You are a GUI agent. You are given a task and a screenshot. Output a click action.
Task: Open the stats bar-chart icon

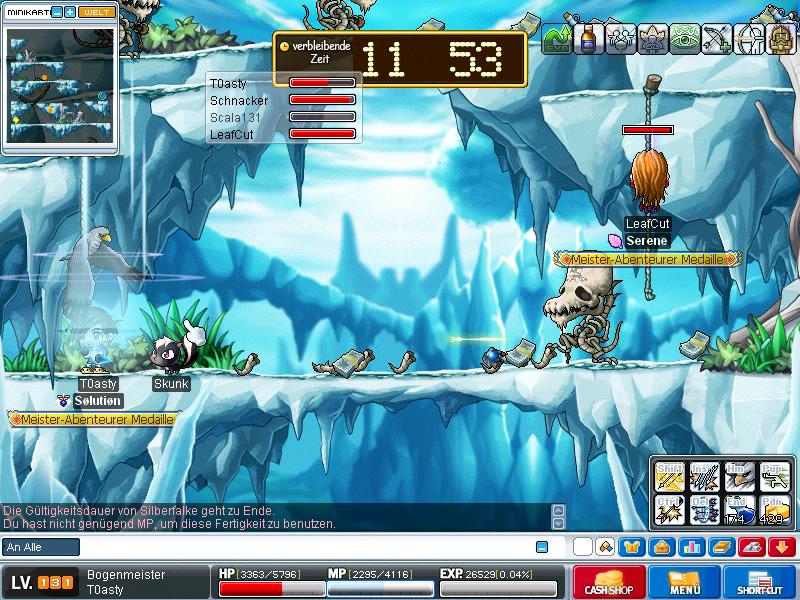pos(690,547)
